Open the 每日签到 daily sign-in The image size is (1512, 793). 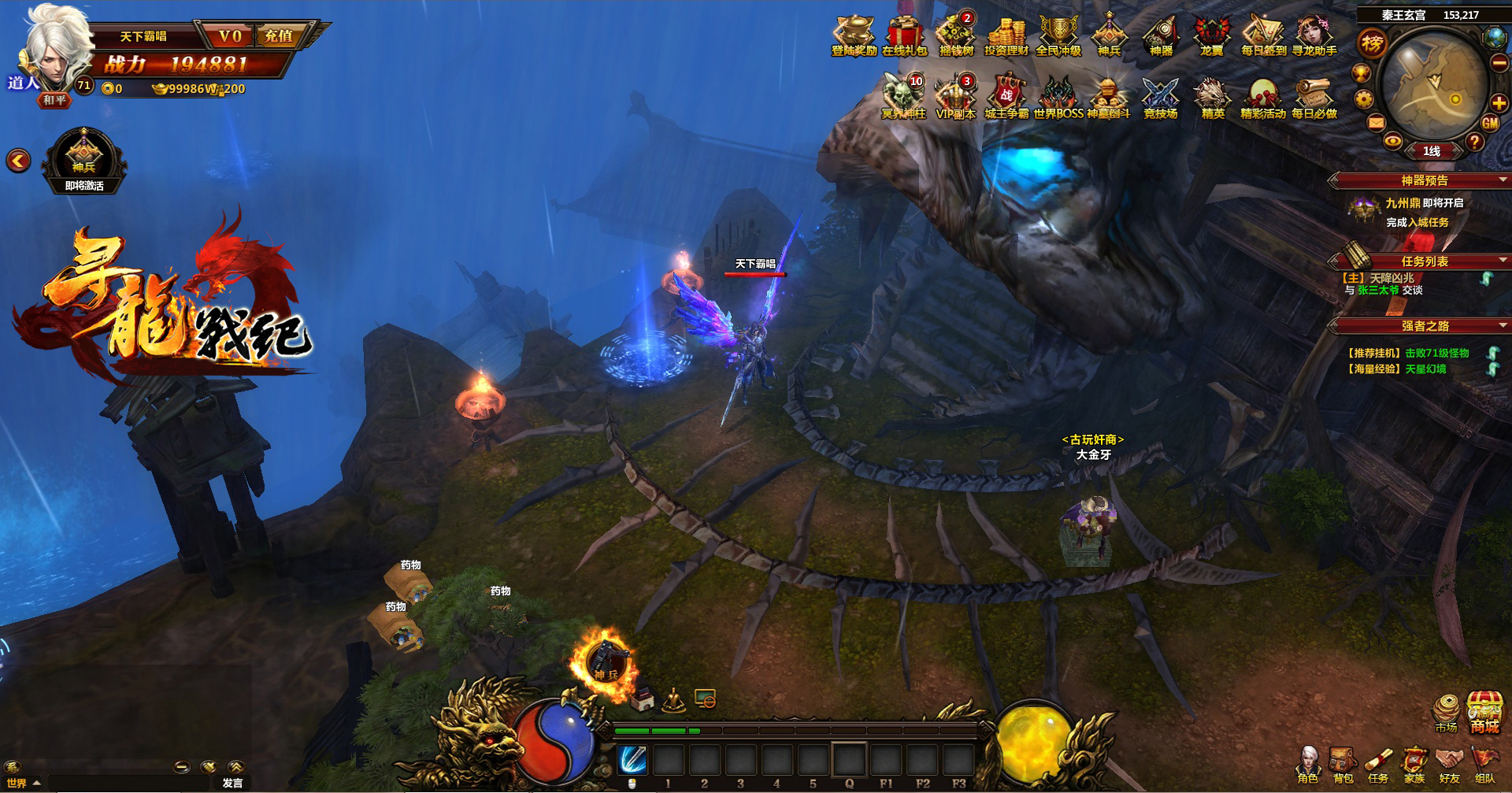pos(1263,35)
